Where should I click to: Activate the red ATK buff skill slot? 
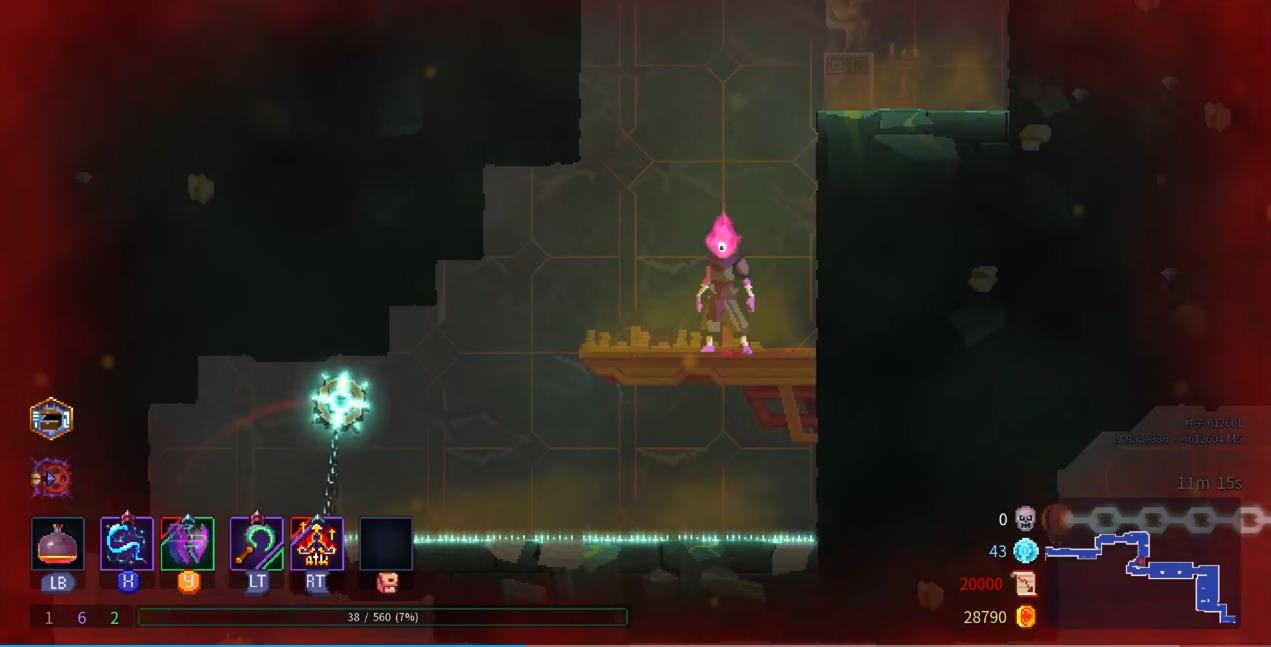317,544
